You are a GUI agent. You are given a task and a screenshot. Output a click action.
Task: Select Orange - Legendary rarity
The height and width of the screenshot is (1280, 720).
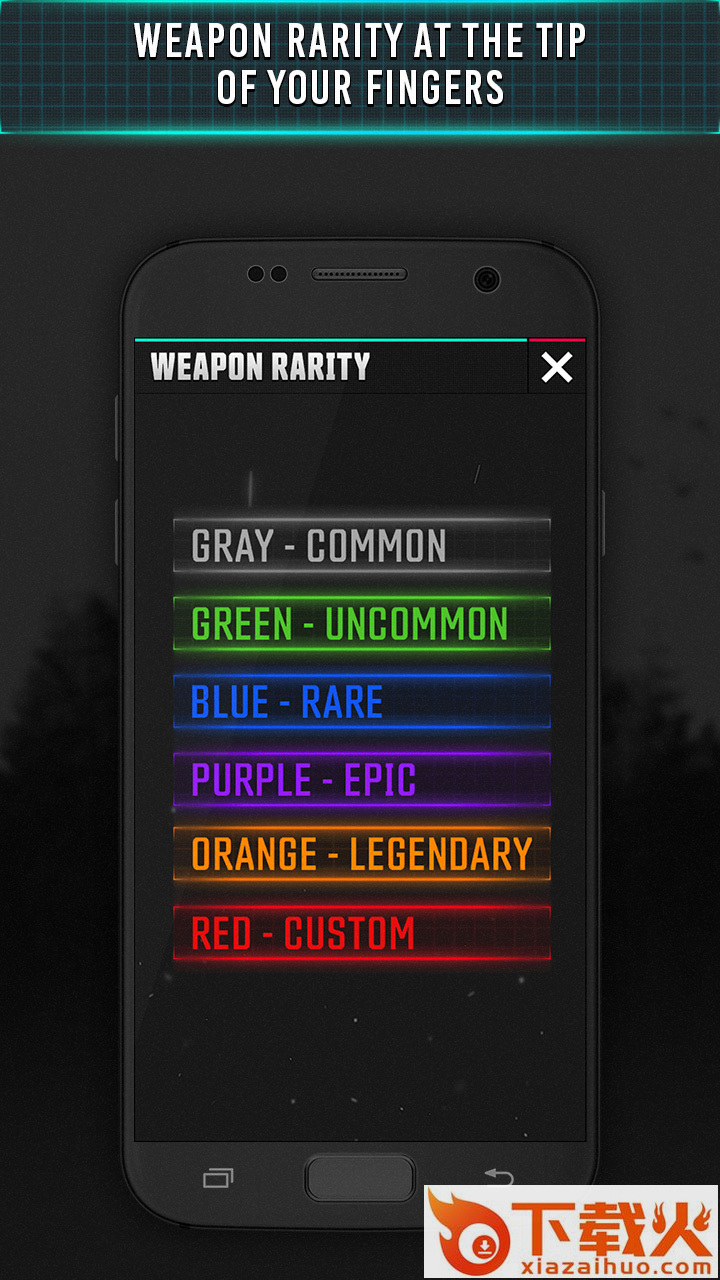(361, 855)
